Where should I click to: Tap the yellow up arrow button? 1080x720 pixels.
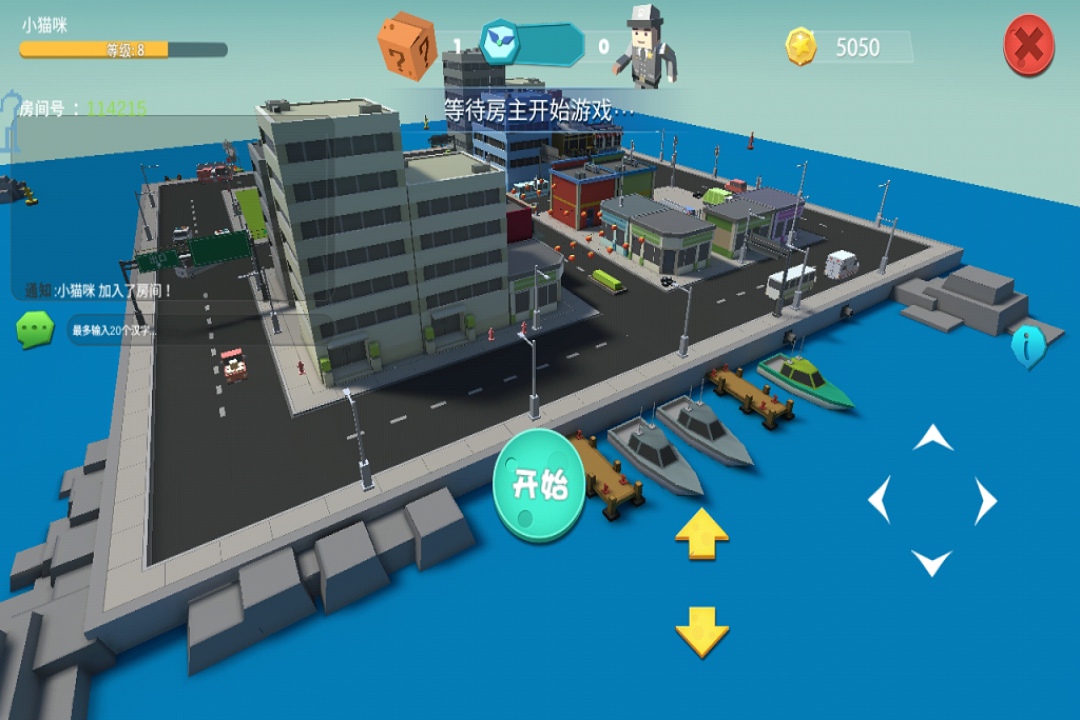pyautogui.click(x=702, y=533)
